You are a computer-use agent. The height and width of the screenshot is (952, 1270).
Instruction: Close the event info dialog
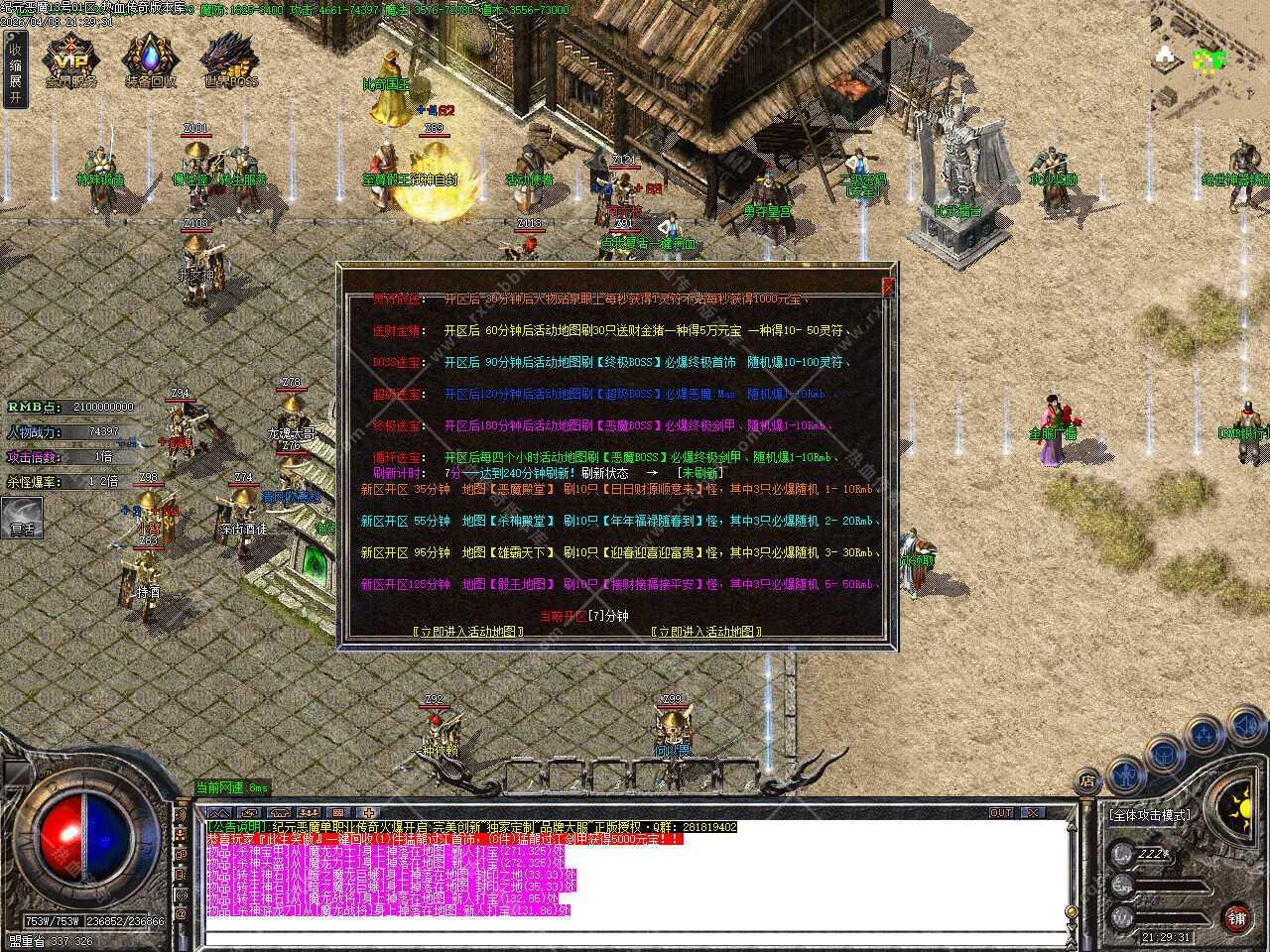(x=888, y=287)
